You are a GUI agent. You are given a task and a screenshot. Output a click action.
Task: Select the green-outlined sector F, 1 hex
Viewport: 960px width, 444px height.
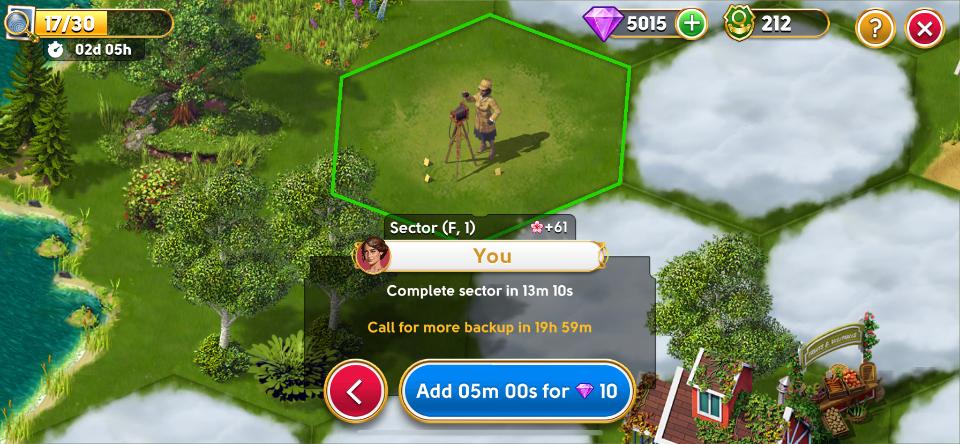tap(480, 115)
